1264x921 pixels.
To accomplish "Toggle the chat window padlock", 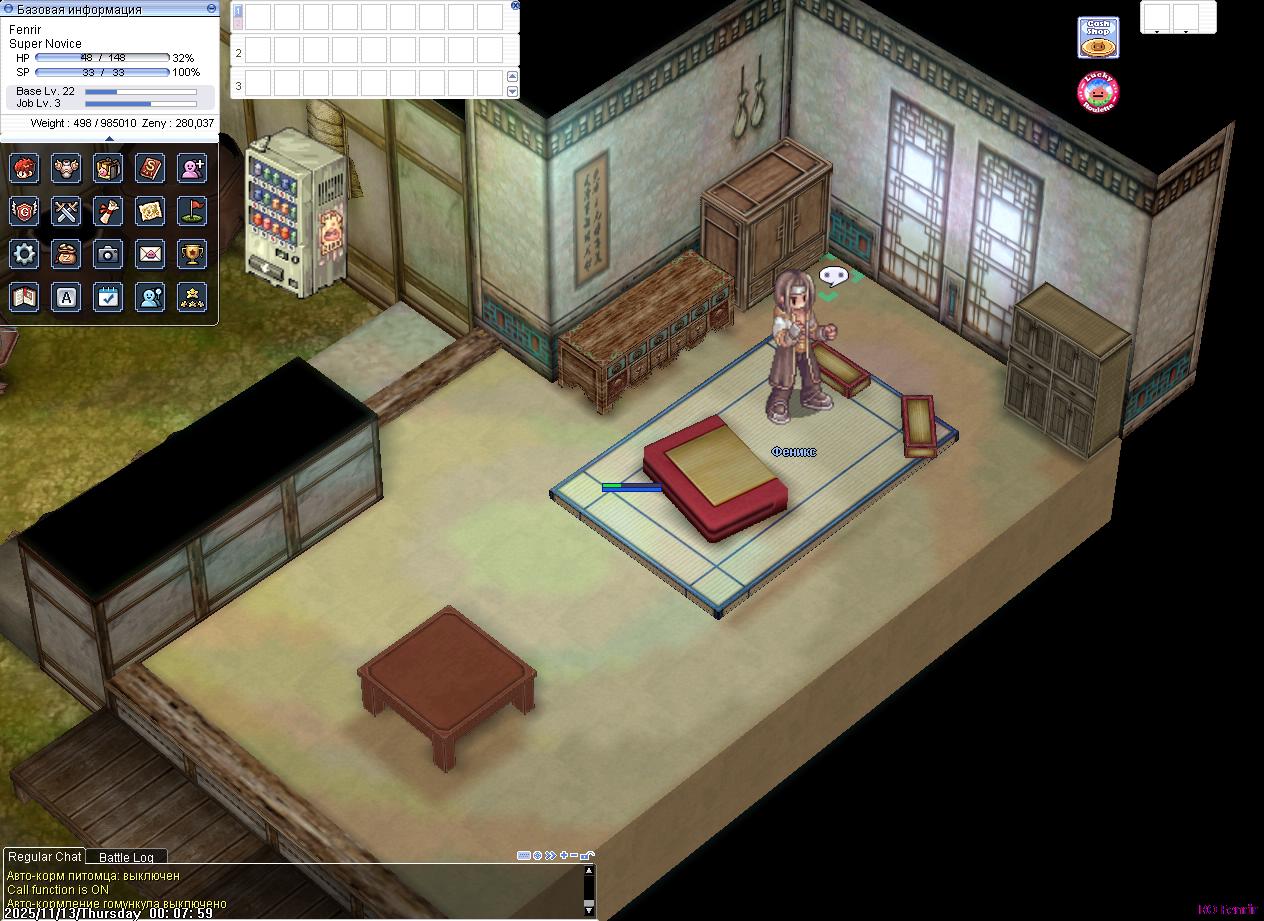I will point(587,856).
